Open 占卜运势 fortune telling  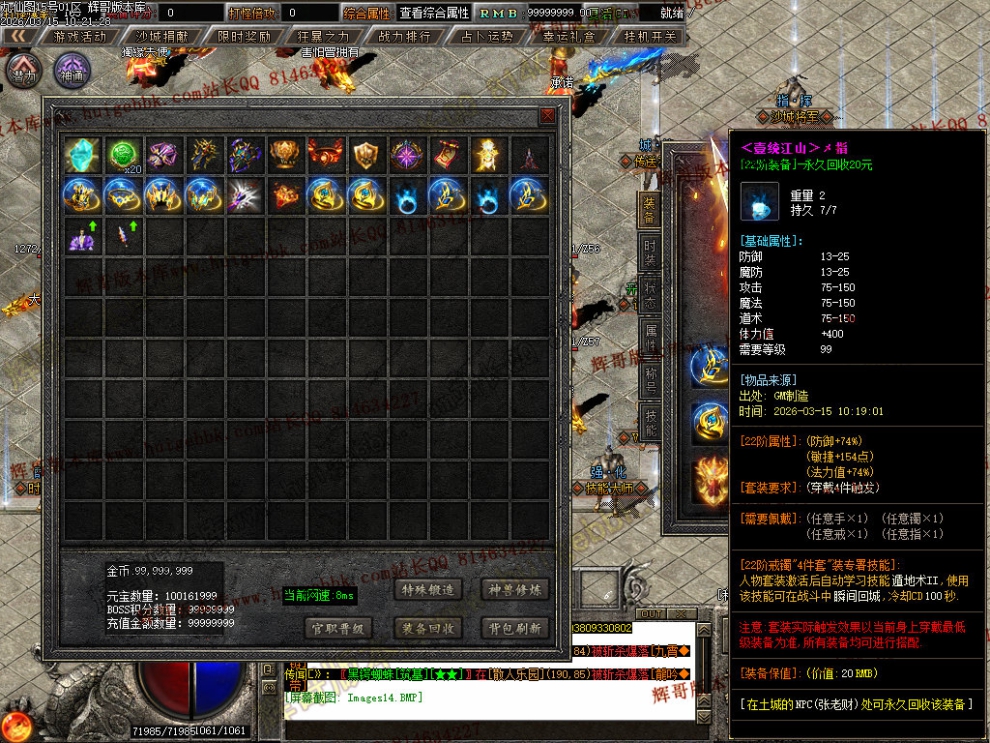[x=487, y=36]
